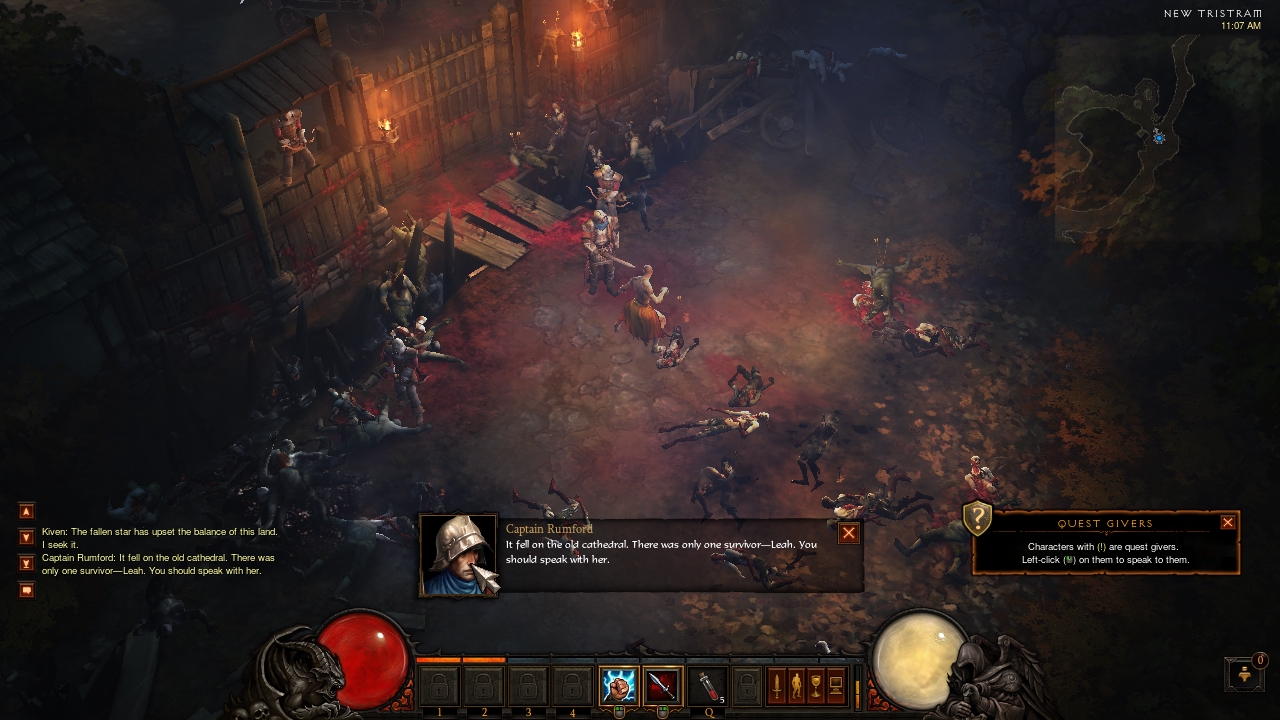This screenshot has width=1280, height=720.
Task: Open the chat speech bubble button
Action: (27, 590)
